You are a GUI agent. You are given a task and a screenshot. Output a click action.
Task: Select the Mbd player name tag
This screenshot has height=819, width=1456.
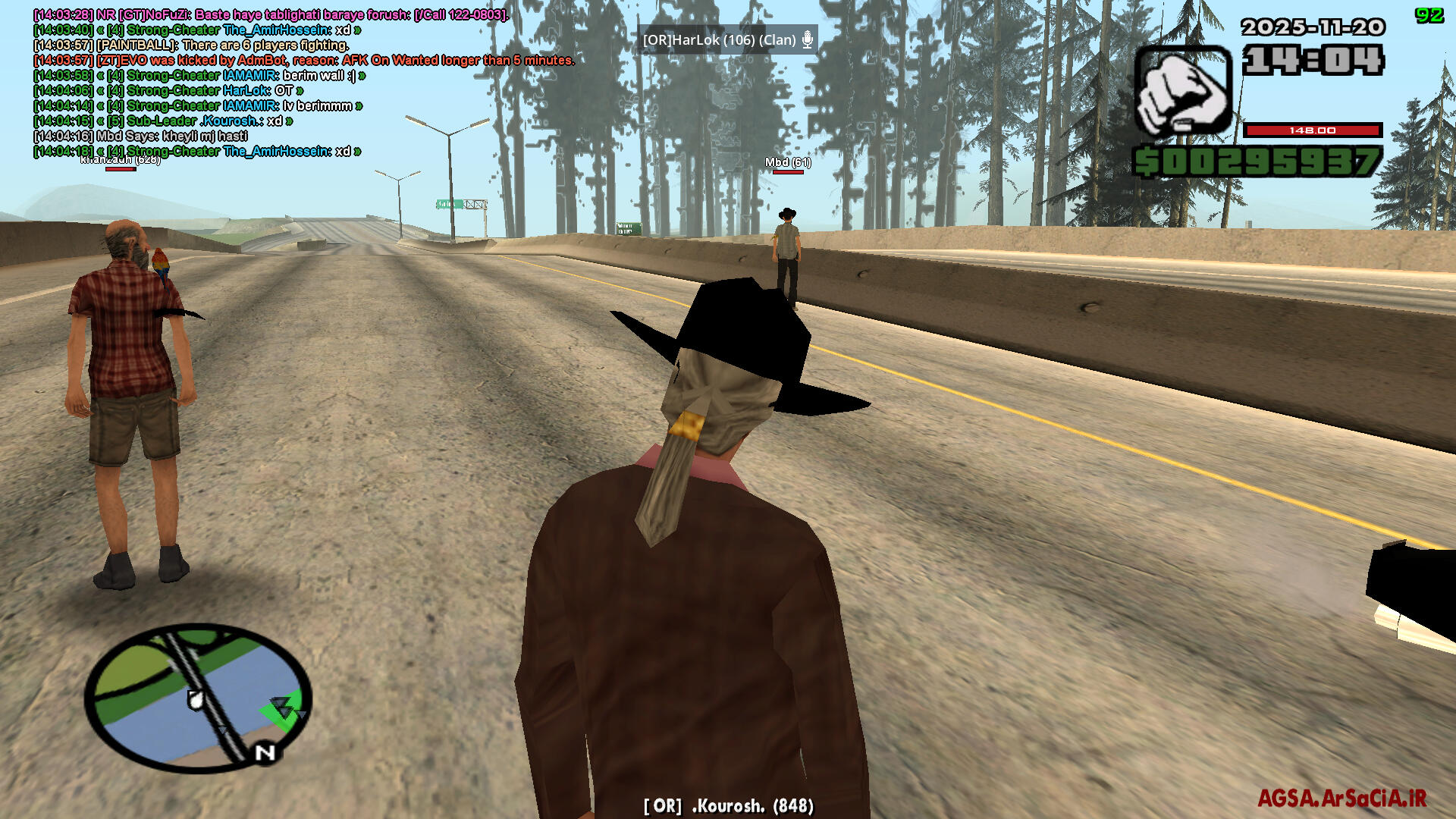click(787, 162)
